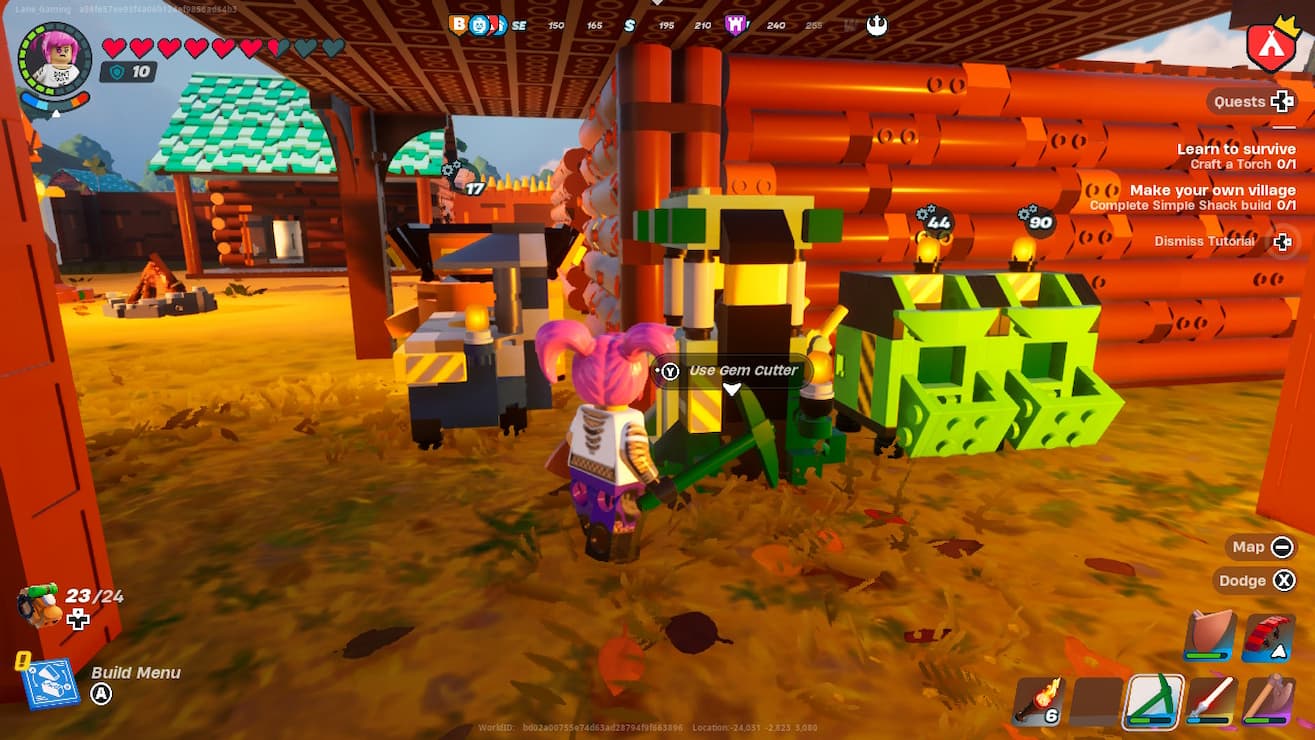
Task: Expand the Dismiss Tutorial plus icon
Action: point(1283,241)
